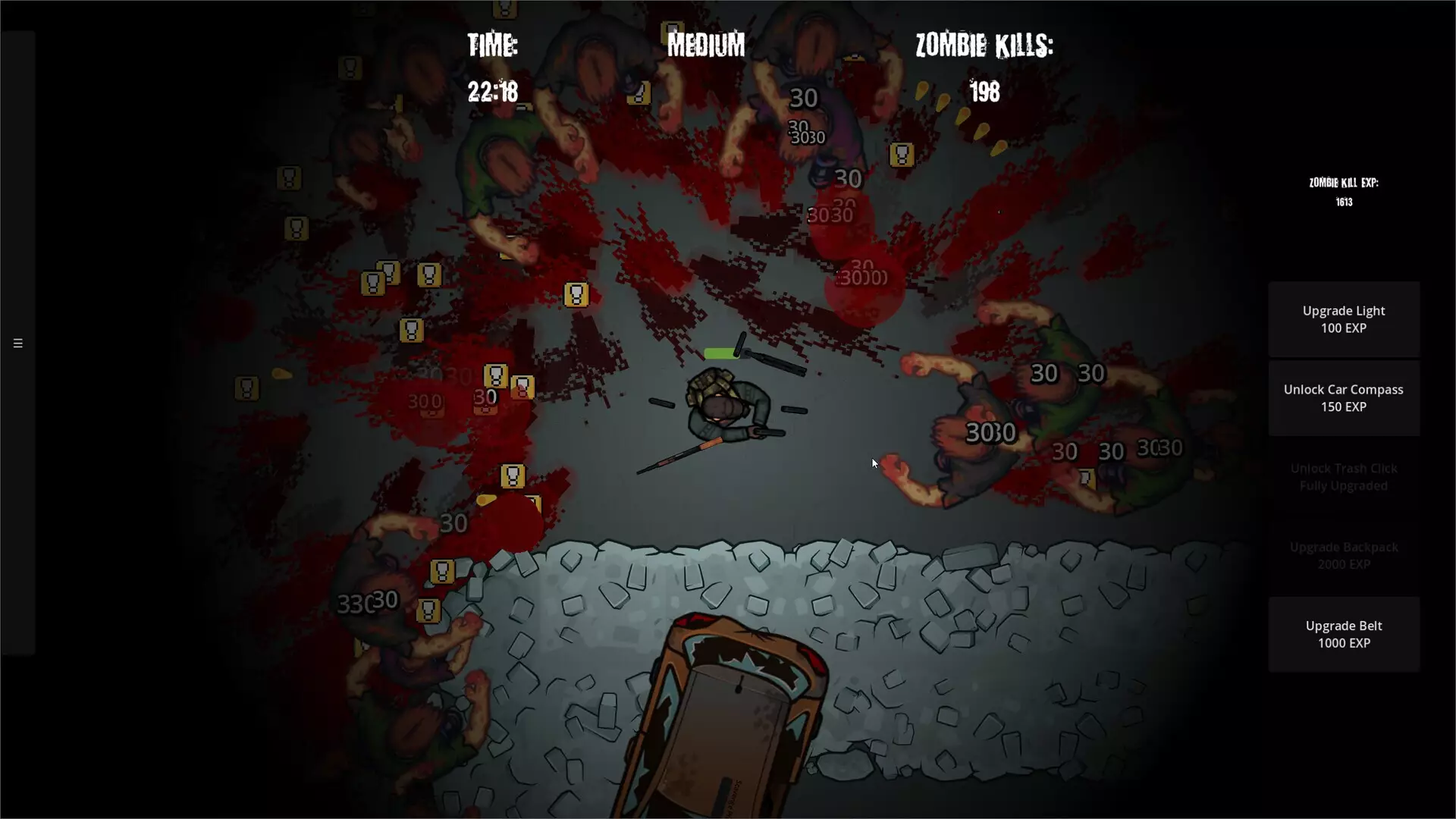The image size is (1456, 819).
Task: Click the green health bar above the player
Action: pyautogui.click(x=721, y=352)
